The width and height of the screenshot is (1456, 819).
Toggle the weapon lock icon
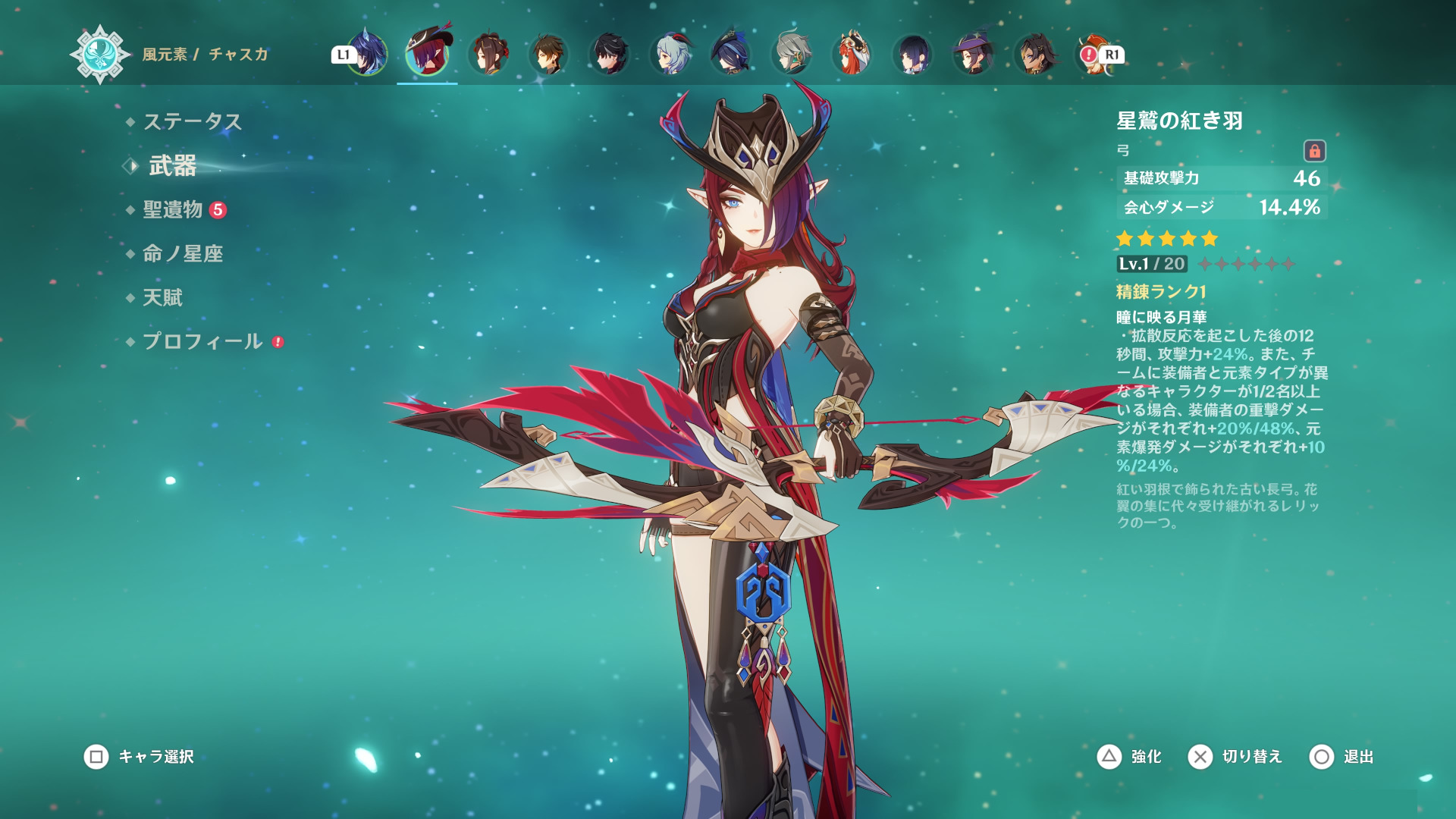1314,151
